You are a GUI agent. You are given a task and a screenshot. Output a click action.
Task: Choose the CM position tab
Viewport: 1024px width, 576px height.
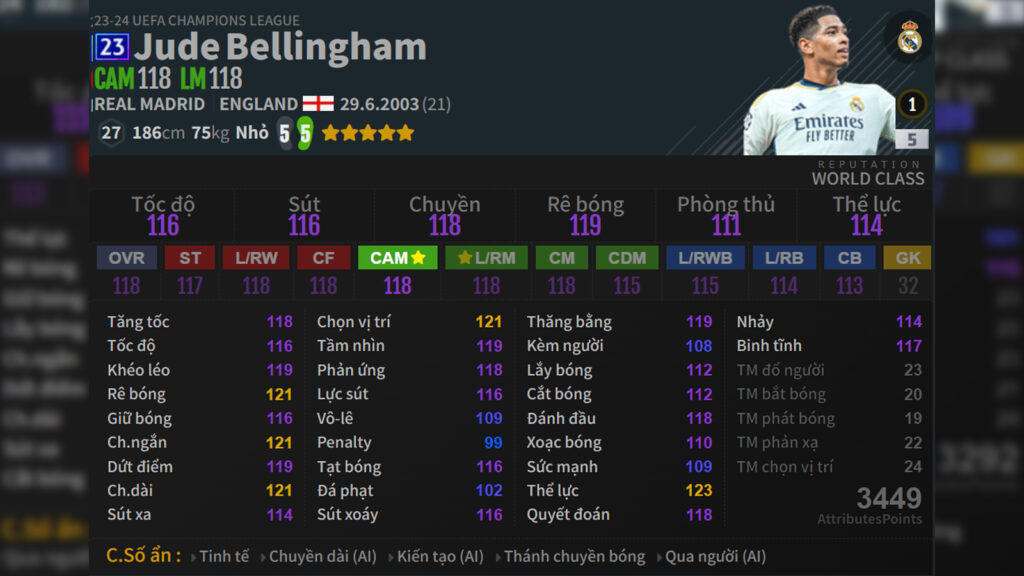[562, 258]
